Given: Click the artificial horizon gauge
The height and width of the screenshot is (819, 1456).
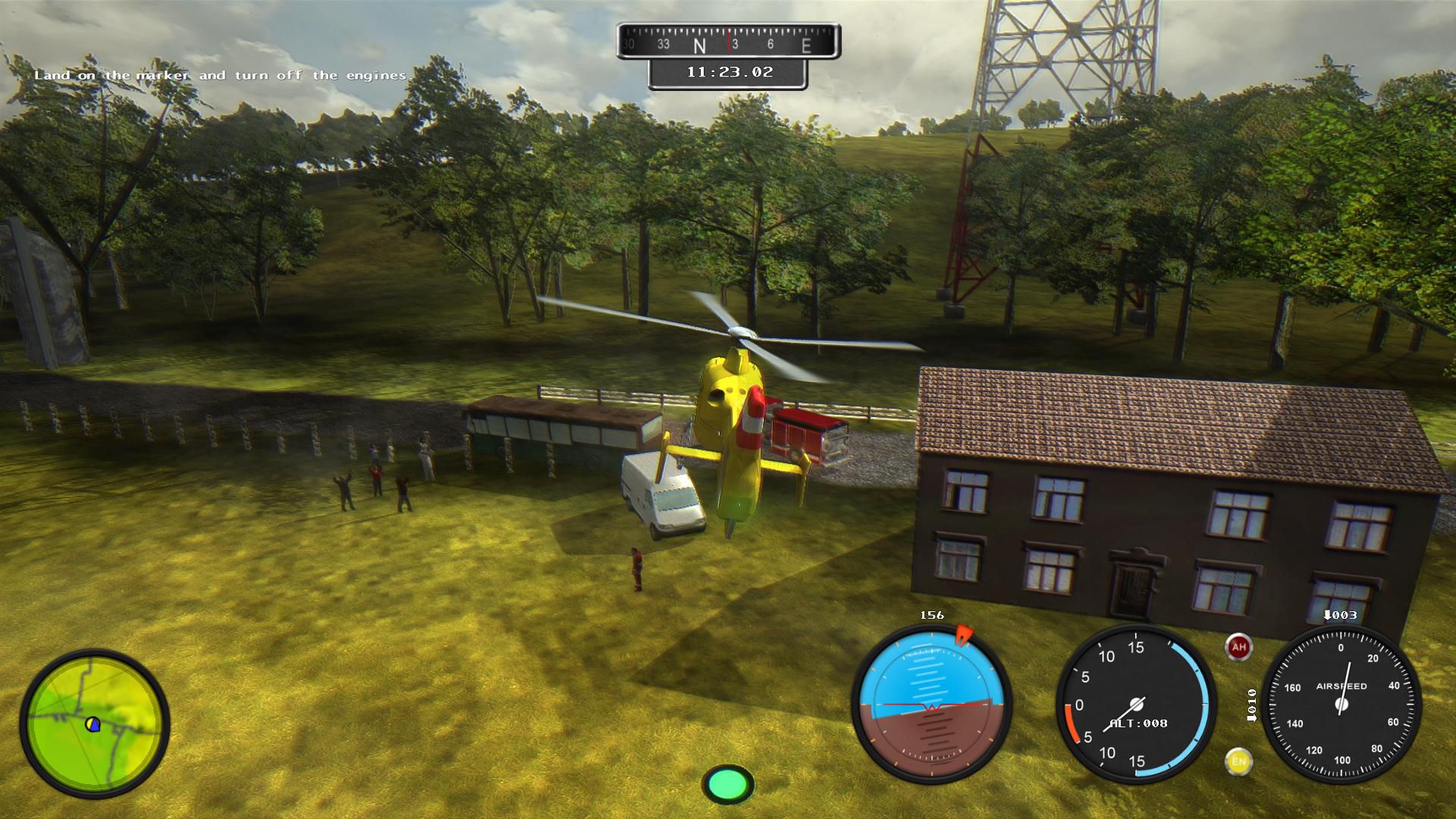Looking at the screenshot, I should 931,703.
